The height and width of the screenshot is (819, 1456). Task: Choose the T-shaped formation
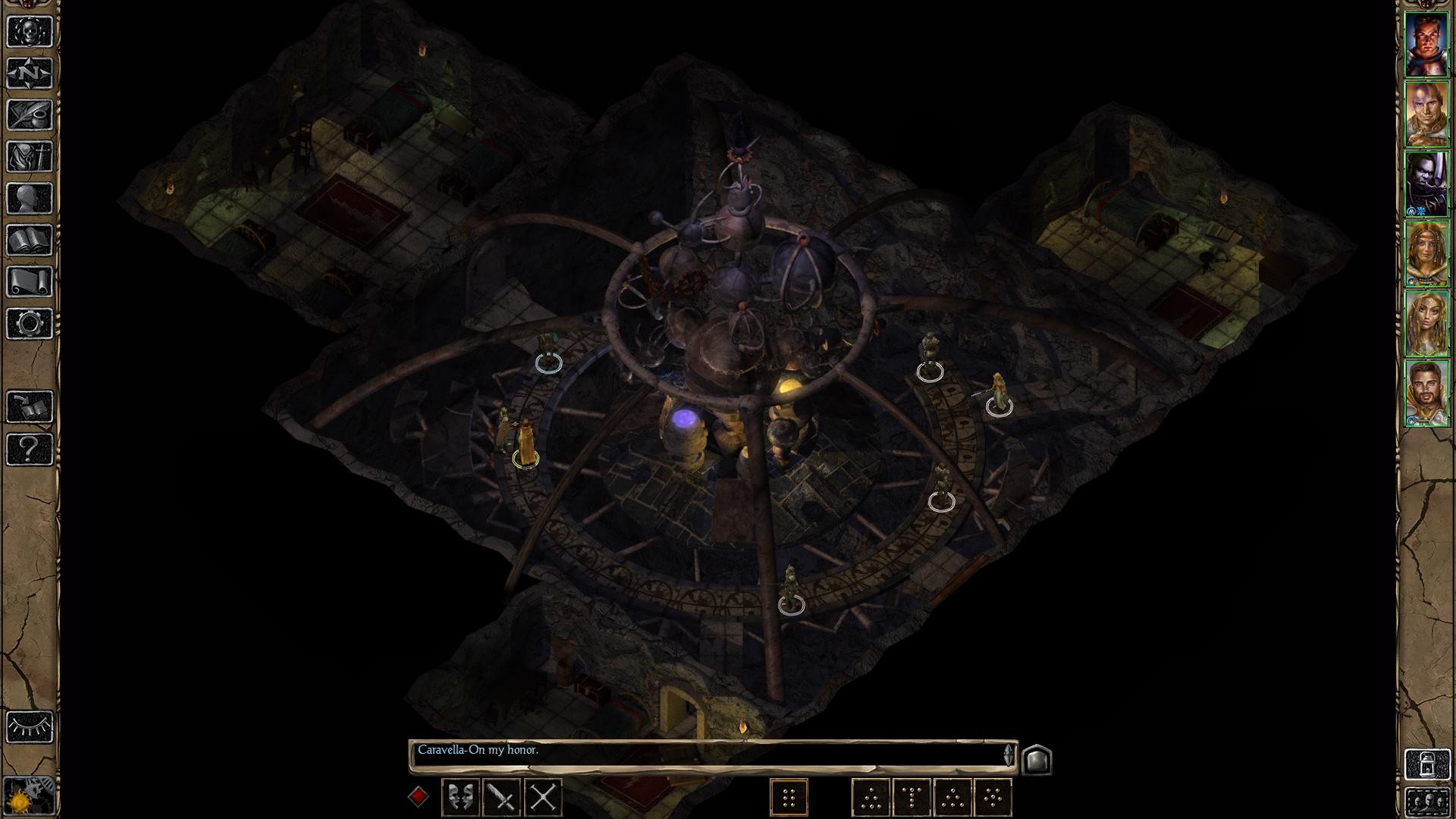pos(912,797)
